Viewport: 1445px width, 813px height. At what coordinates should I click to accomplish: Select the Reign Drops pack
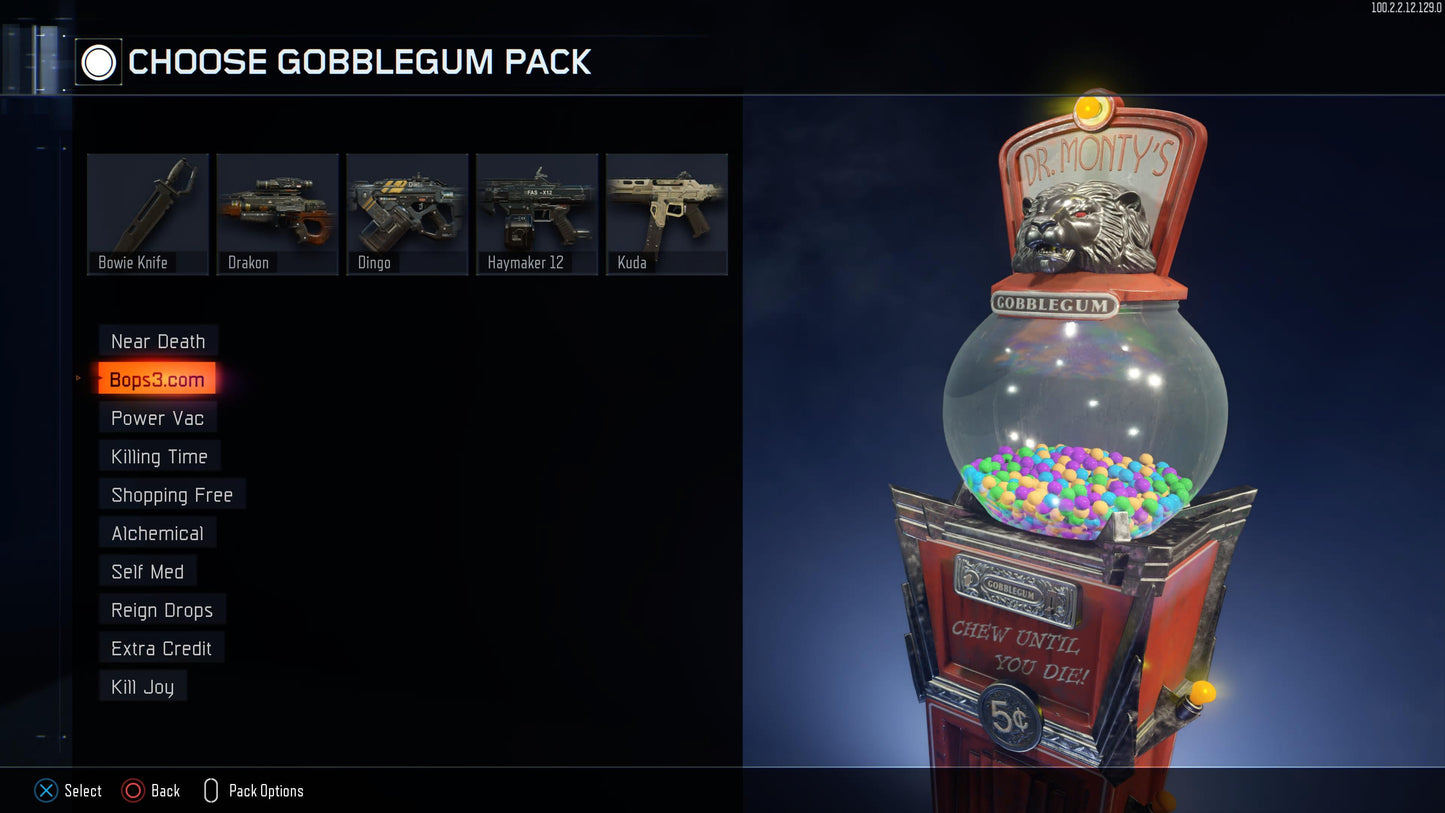click(162, 610)
